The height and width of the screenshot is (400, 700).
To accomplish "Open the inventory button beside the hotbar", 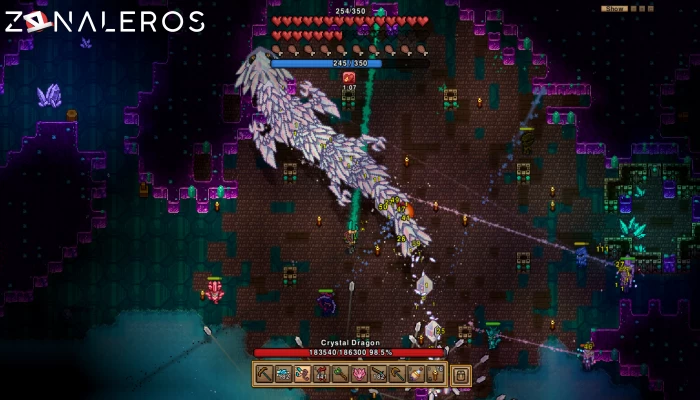I will (x=460, y=375).
